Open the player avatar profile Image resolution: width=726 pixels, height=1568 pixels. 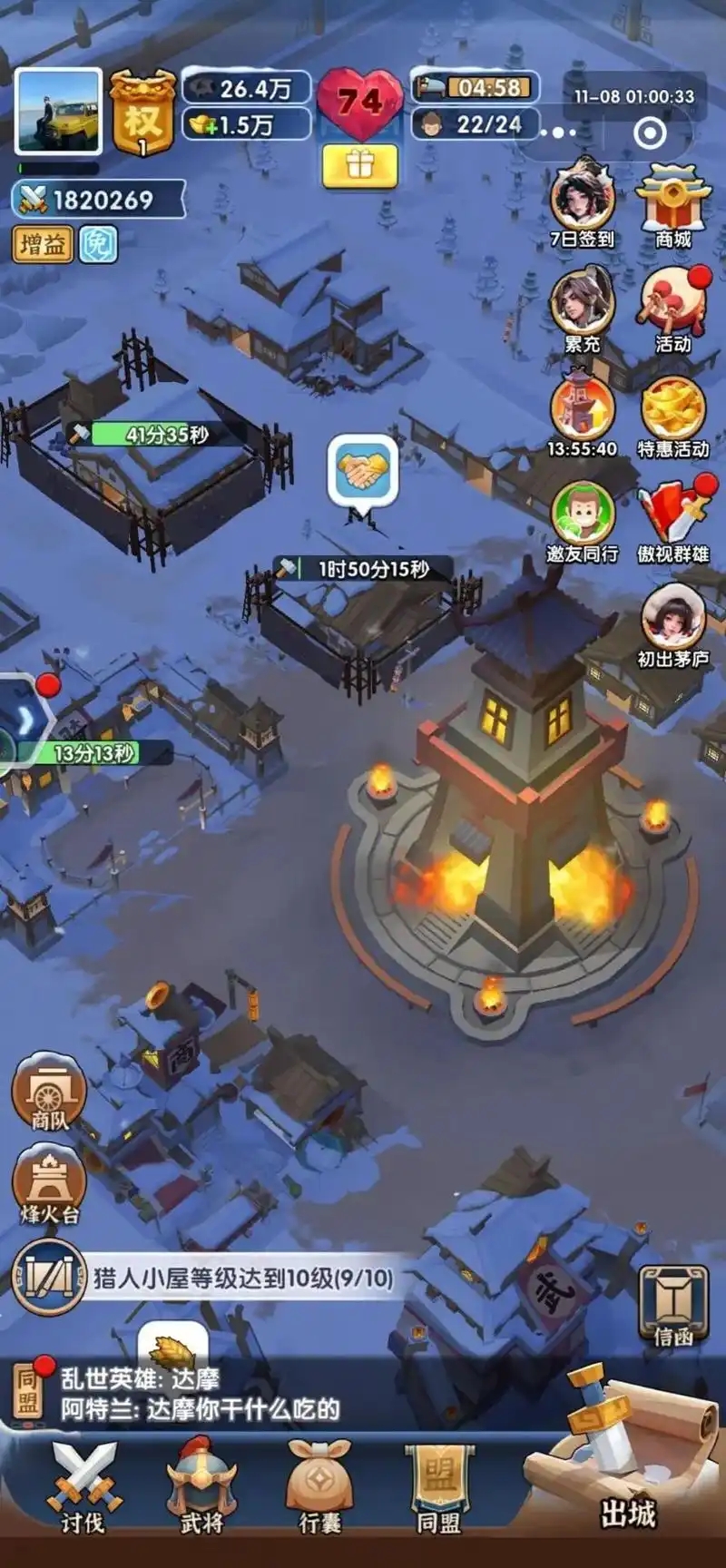[58, 112]
